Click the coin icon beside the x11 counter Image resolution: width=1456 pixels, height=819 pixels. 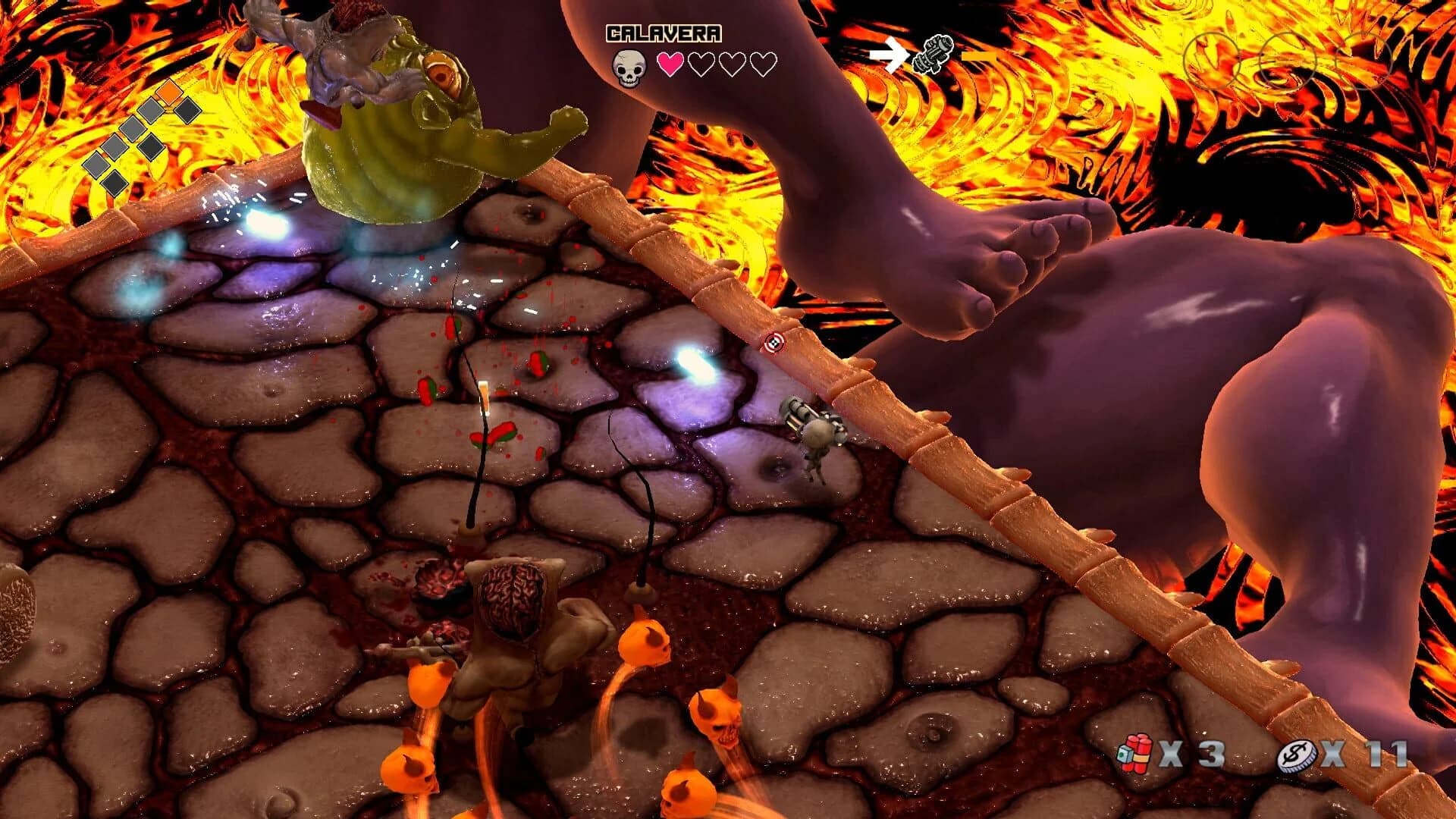[1299, 754]
